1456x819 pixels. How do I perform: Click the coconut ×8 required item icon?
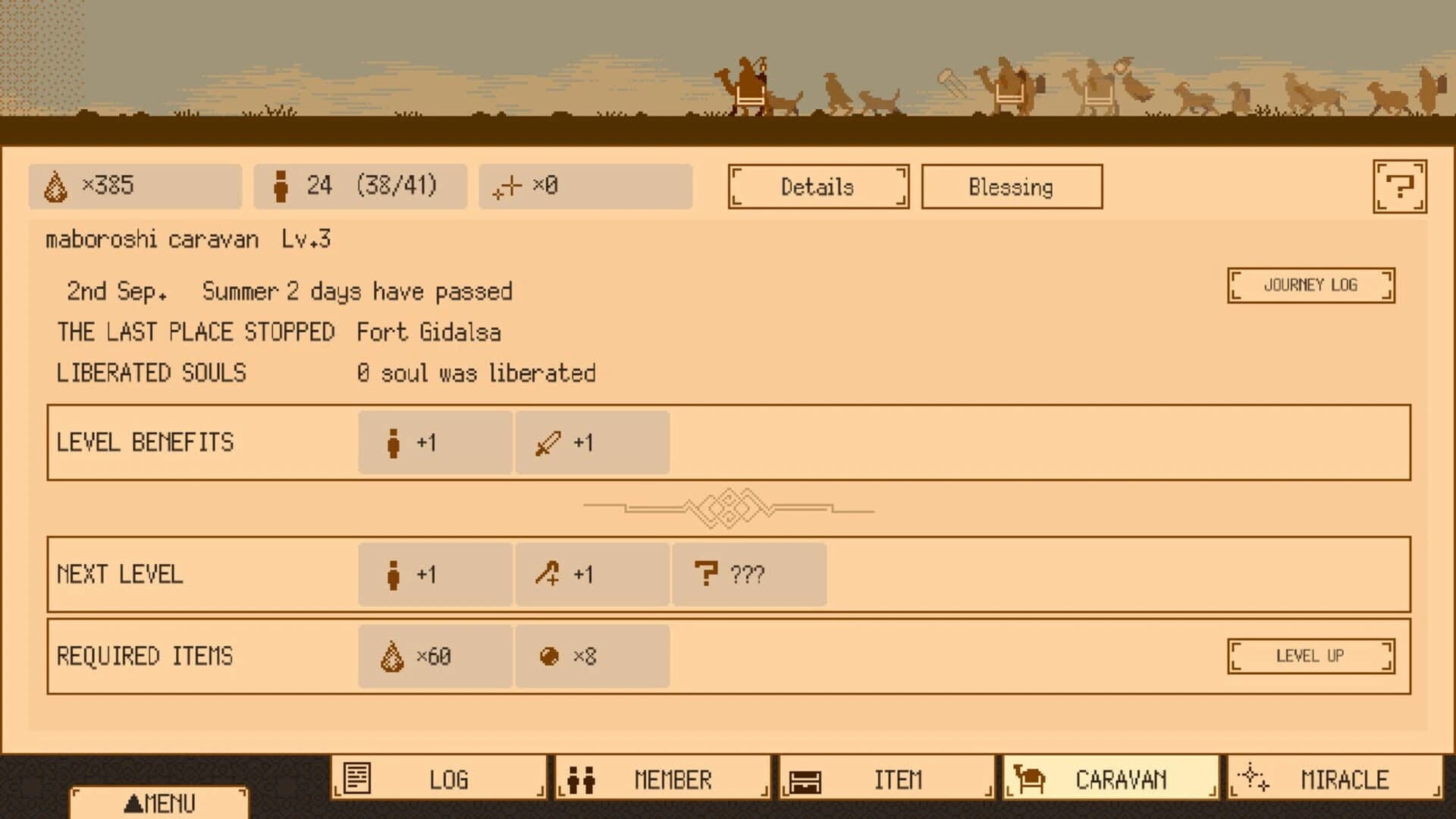[550, 657]
